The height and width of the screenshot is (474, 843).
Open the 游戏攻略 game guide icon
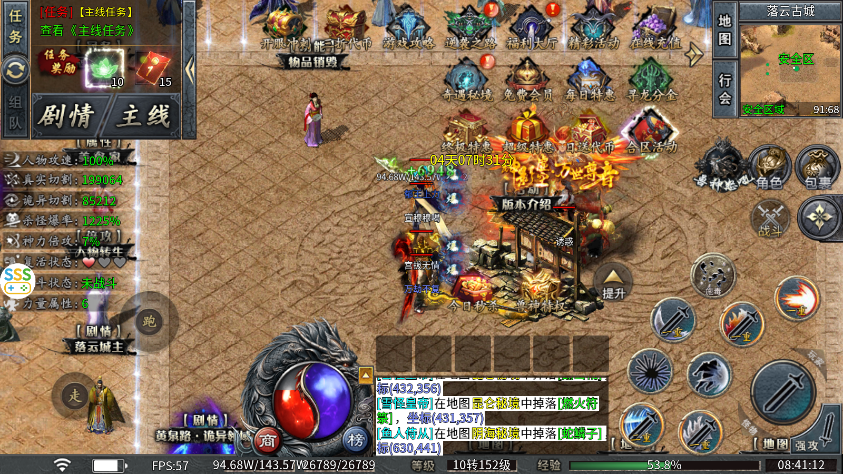coord(410,26)
